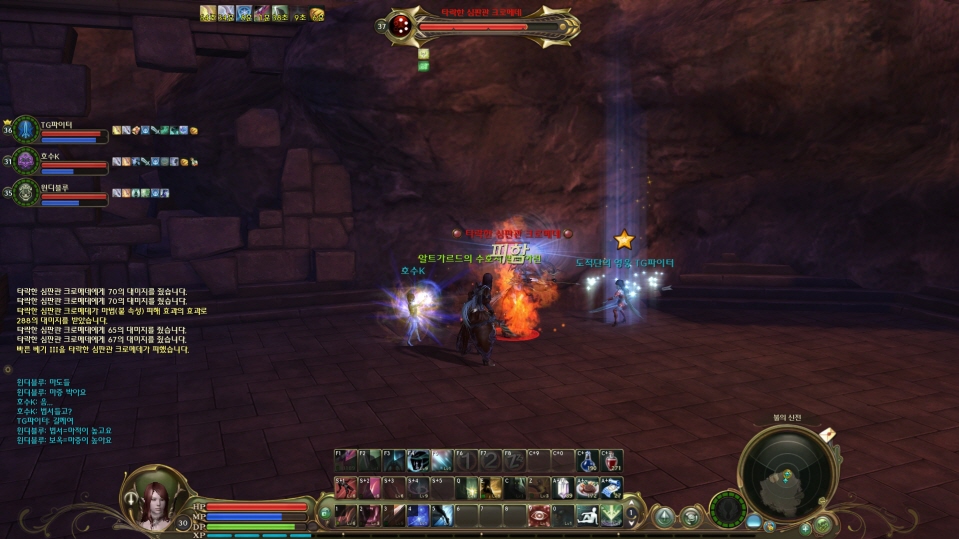Select party member 호수K's portrait

pos(27,162)
